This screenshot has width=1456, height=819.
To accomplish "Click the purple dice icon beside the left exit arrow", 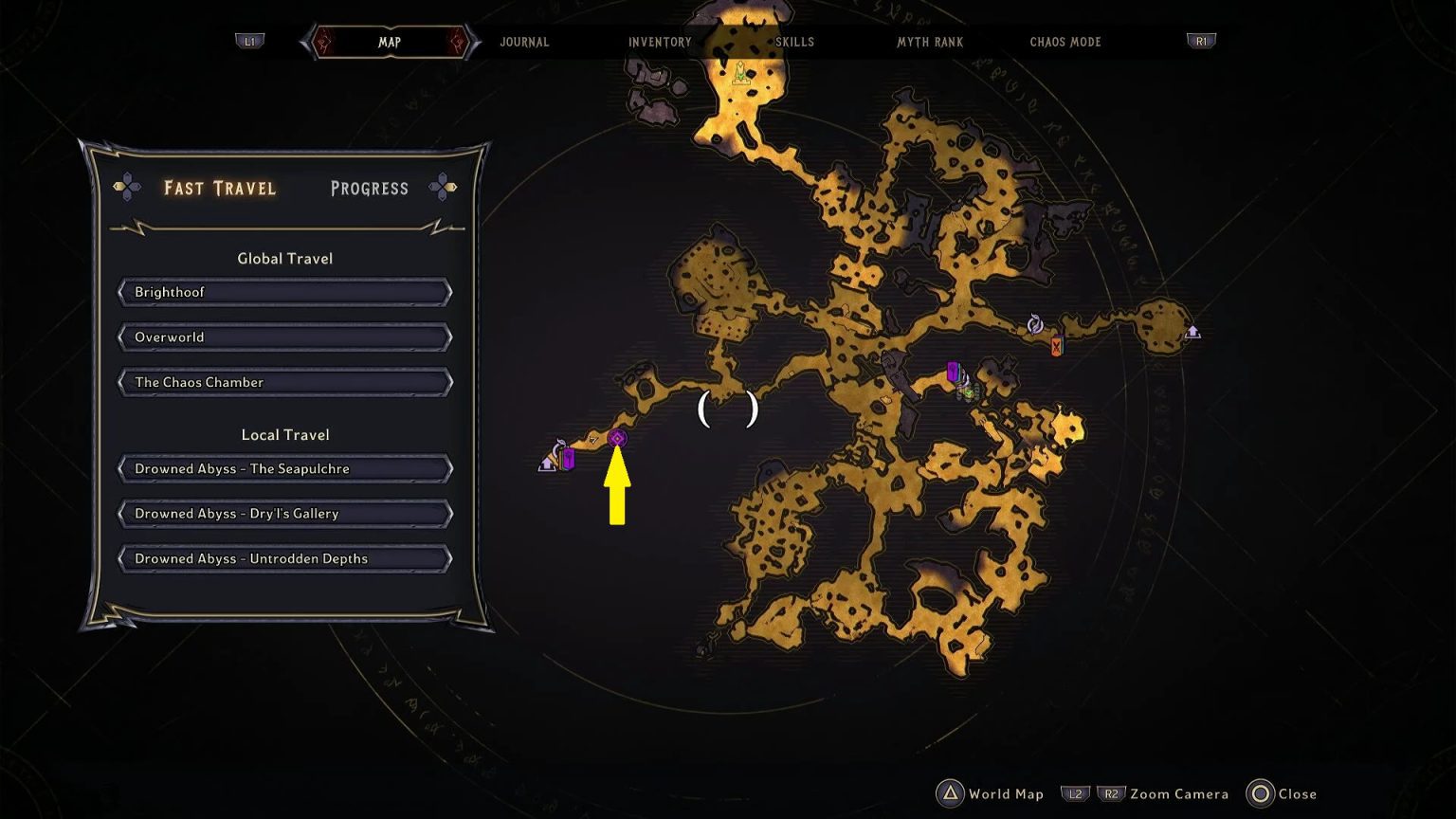I will 569,456.
